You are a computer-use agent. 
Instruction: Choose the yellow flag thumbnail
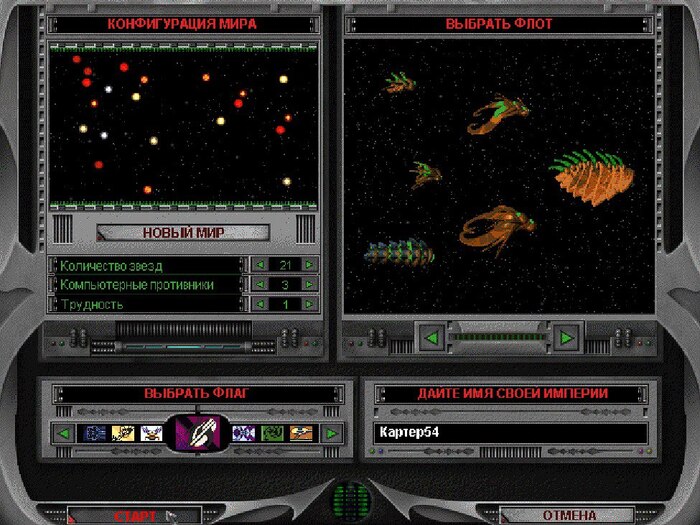[124, 434]
